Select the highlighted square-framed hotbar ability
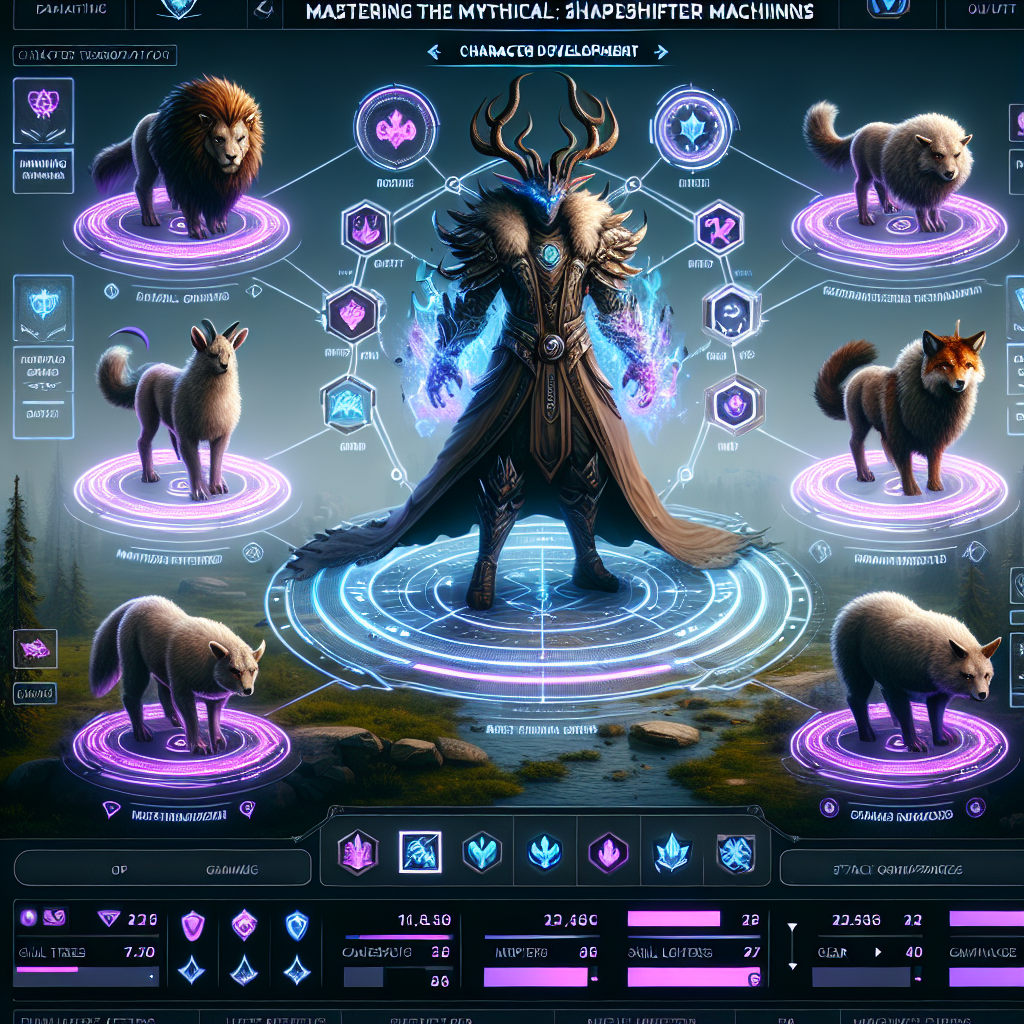 click(418, 852)
